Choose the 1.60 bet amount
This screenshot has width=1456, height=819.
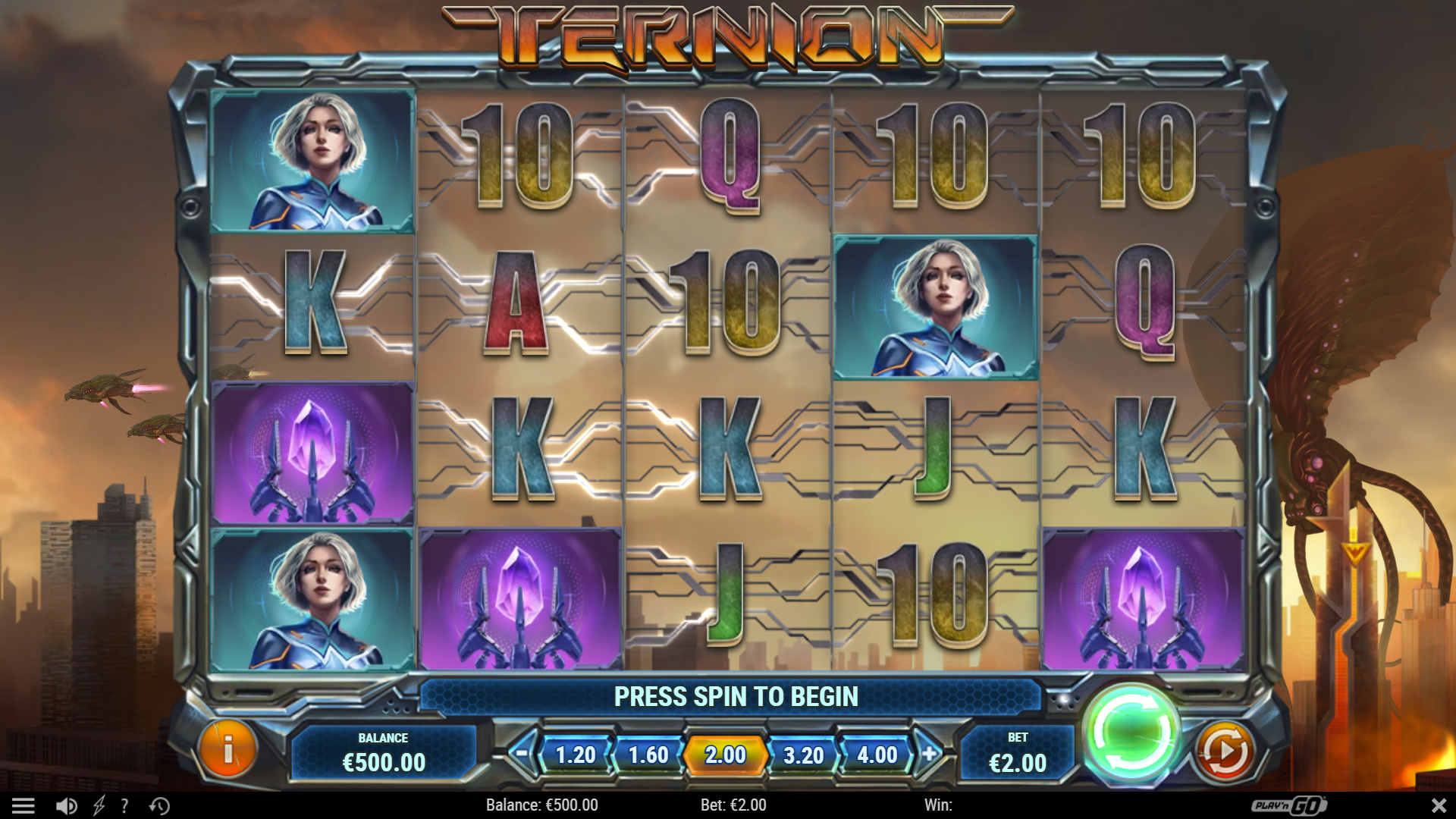point(648,755)
